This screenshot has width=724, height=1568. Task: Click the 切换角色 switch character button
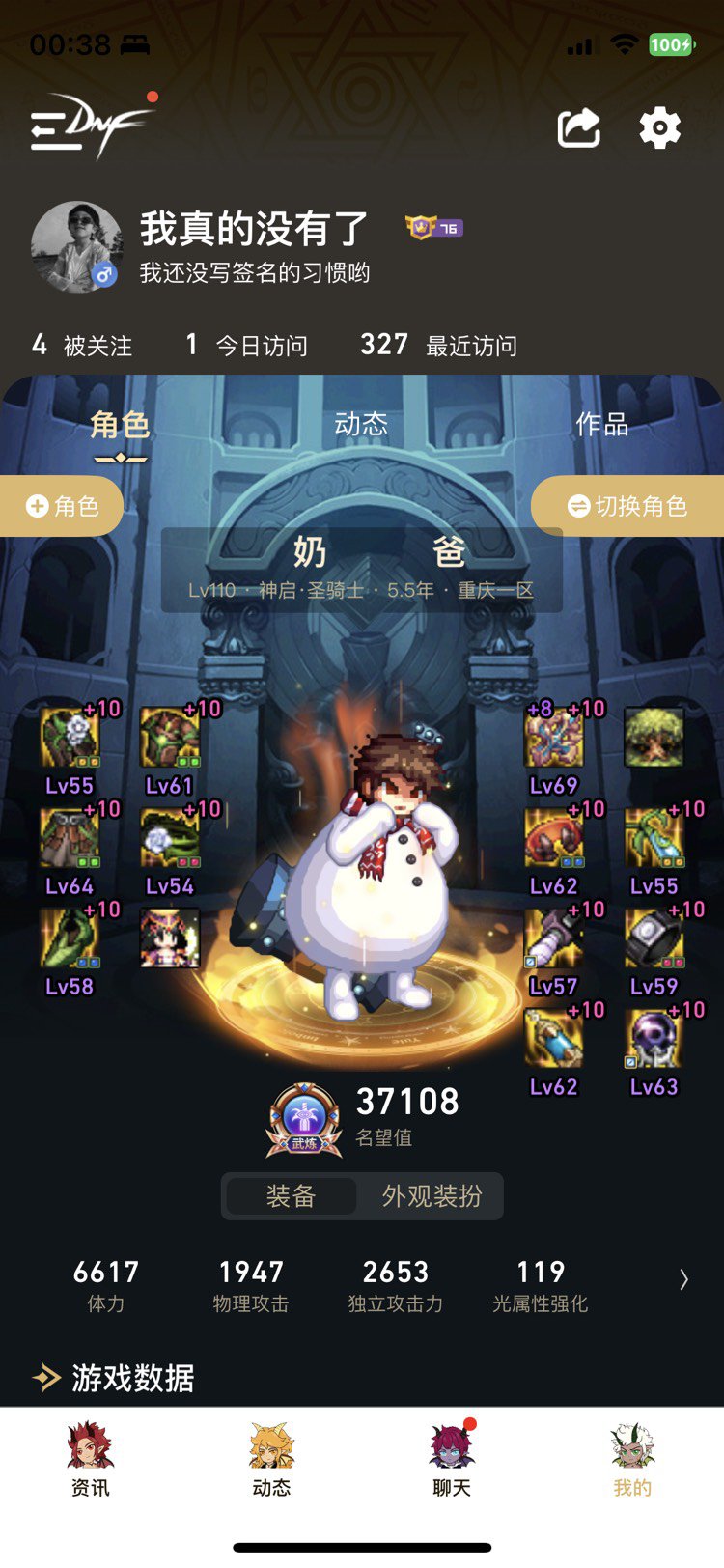click(x=628, y=506)
